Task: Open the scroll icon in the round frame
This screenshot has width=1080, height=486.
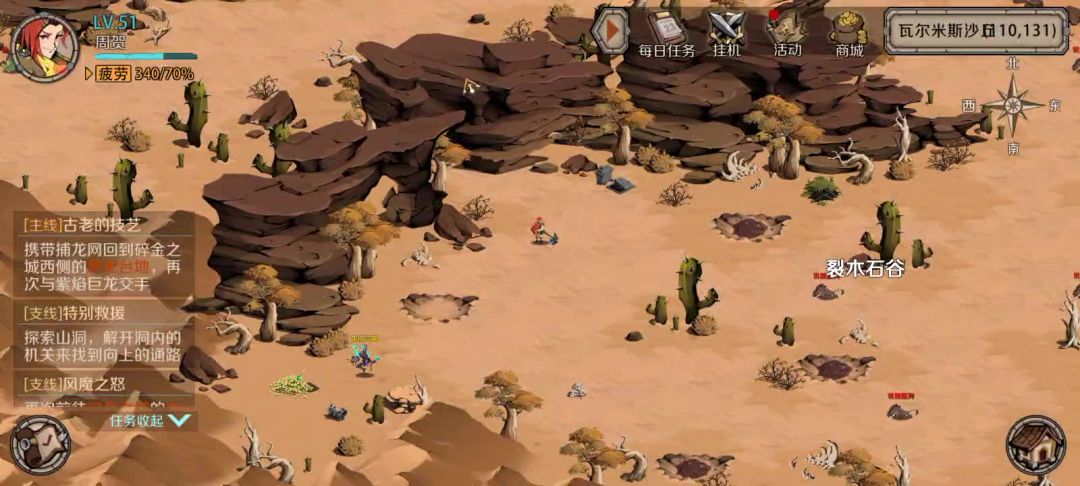Action: click(40, 444)
